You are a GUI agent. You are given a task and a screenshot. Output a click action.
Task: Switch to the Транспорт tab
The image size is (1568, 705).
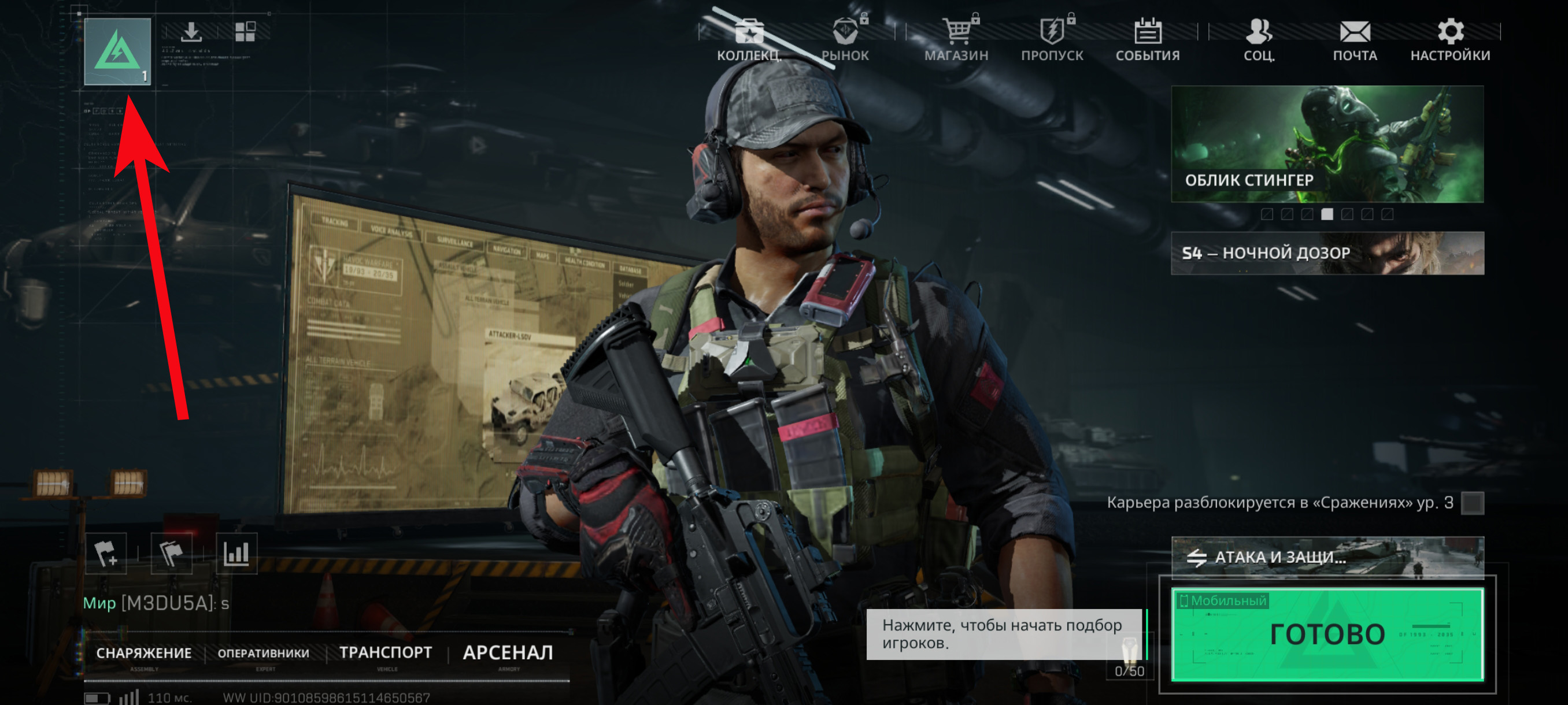(x=386, y=652)
